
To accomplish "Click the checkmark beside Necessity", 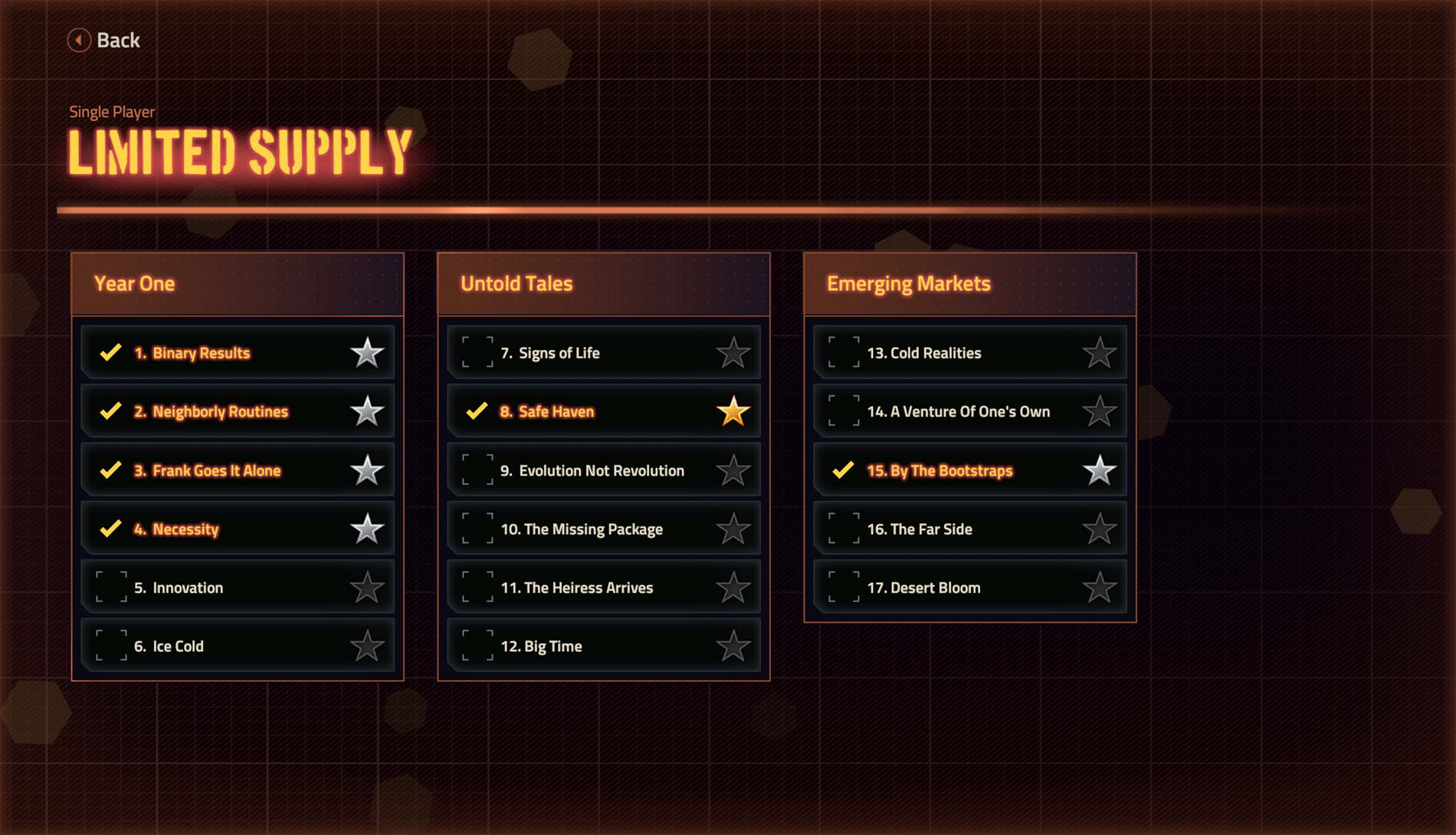I will [109, 529].
